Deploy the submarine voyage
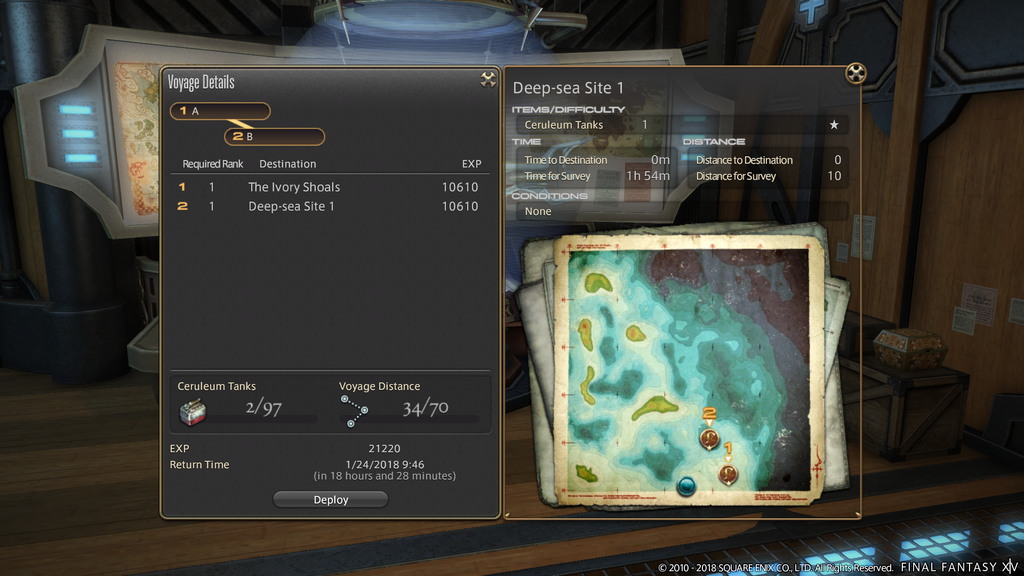Screen dimensions: 1024x576 [330, 499]
